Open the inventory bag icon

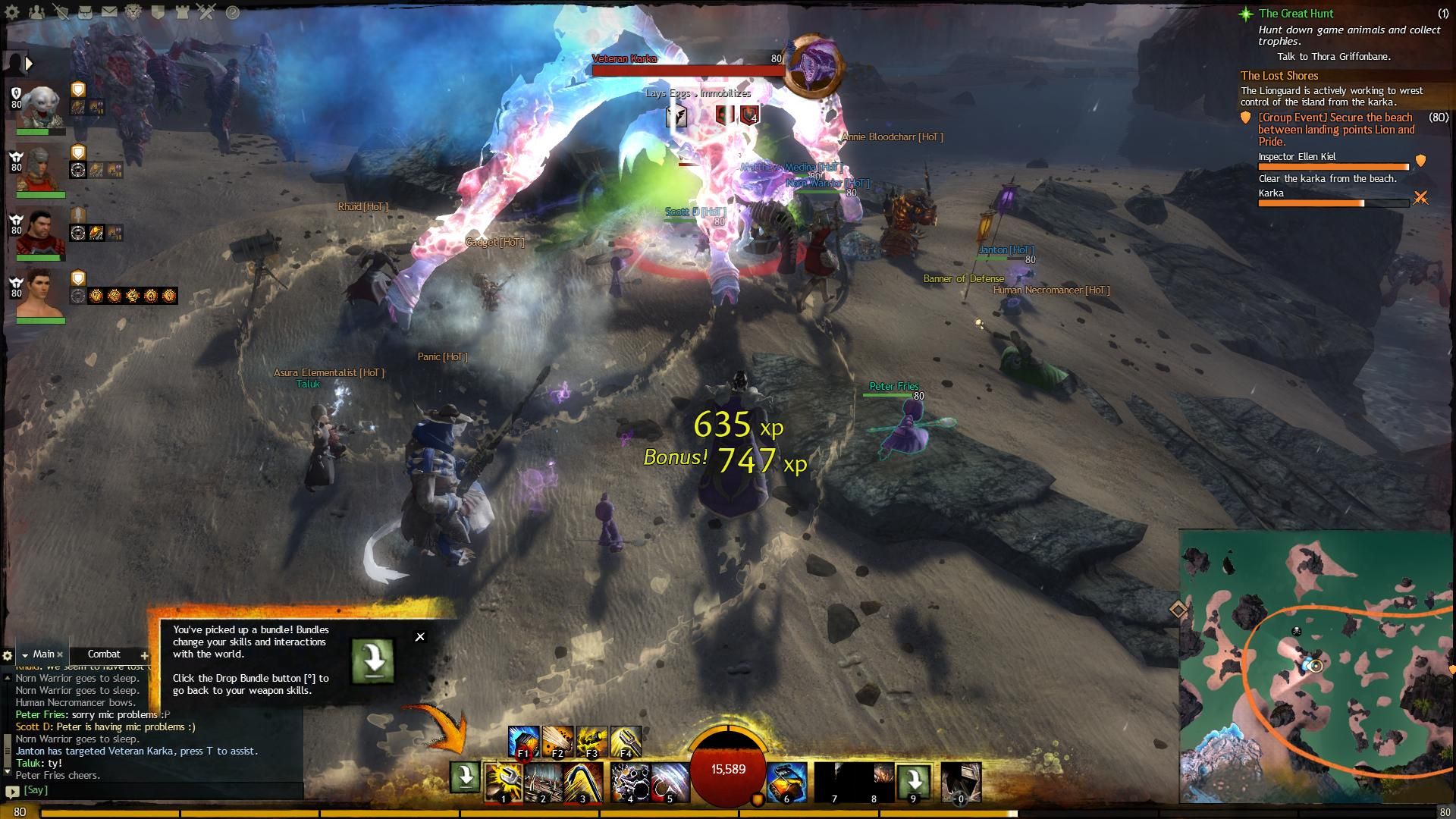click(x=85, y=12)
